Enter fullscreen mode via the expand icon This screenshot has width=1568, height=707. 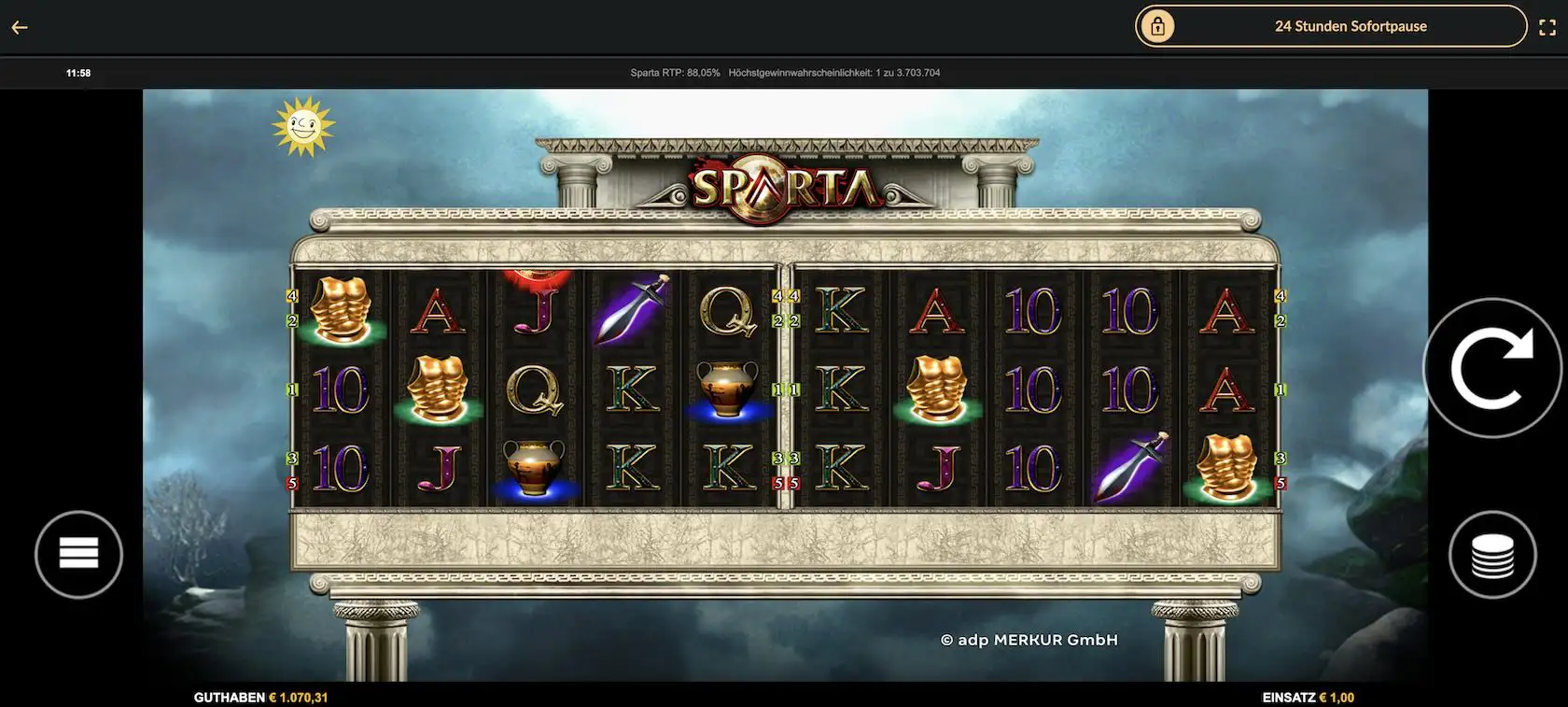[x=1548, y=25]
